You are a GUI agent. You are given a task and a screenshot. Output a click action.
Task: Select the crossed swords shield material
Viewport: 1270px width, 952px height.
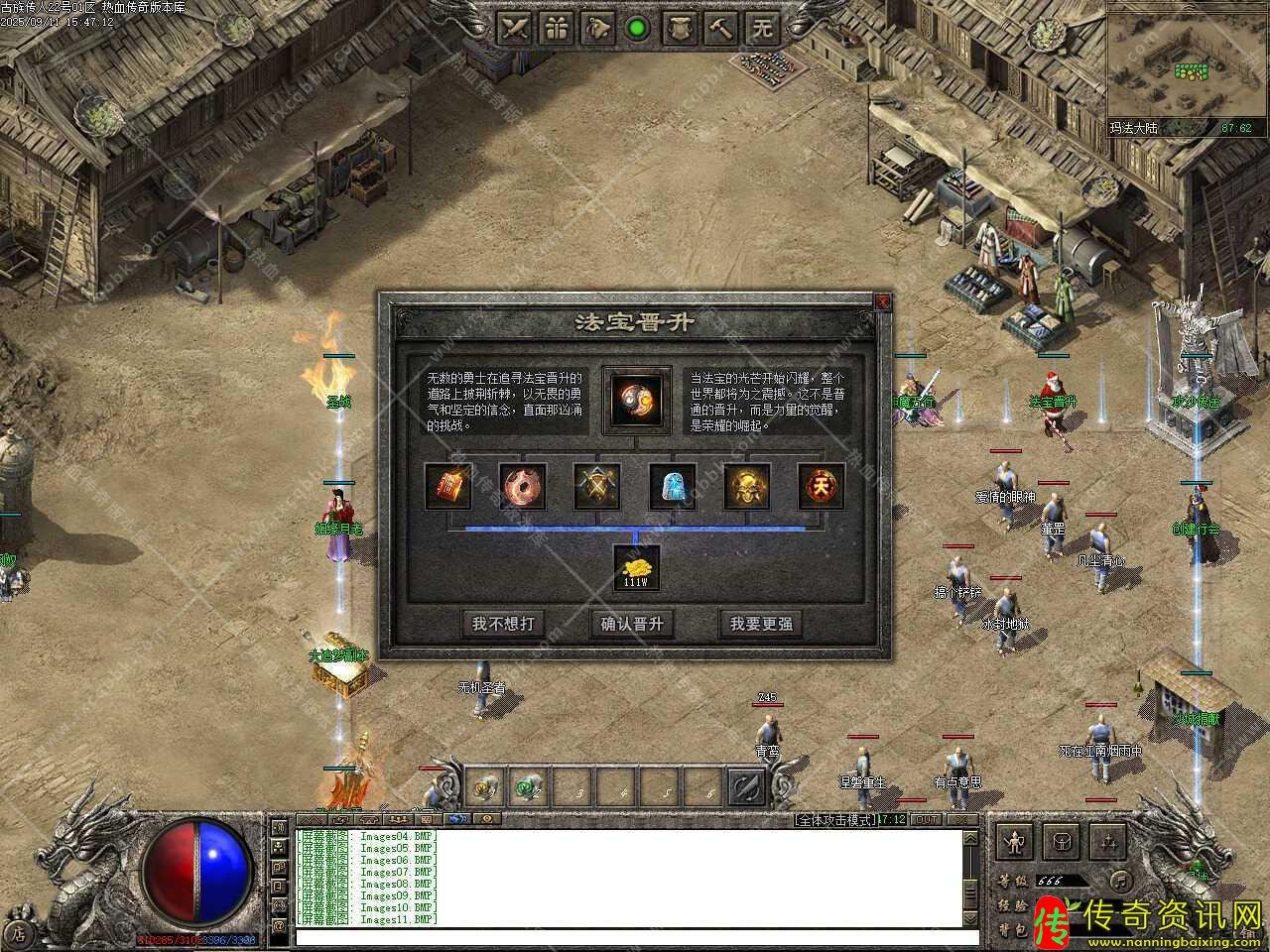click(597, 486)
